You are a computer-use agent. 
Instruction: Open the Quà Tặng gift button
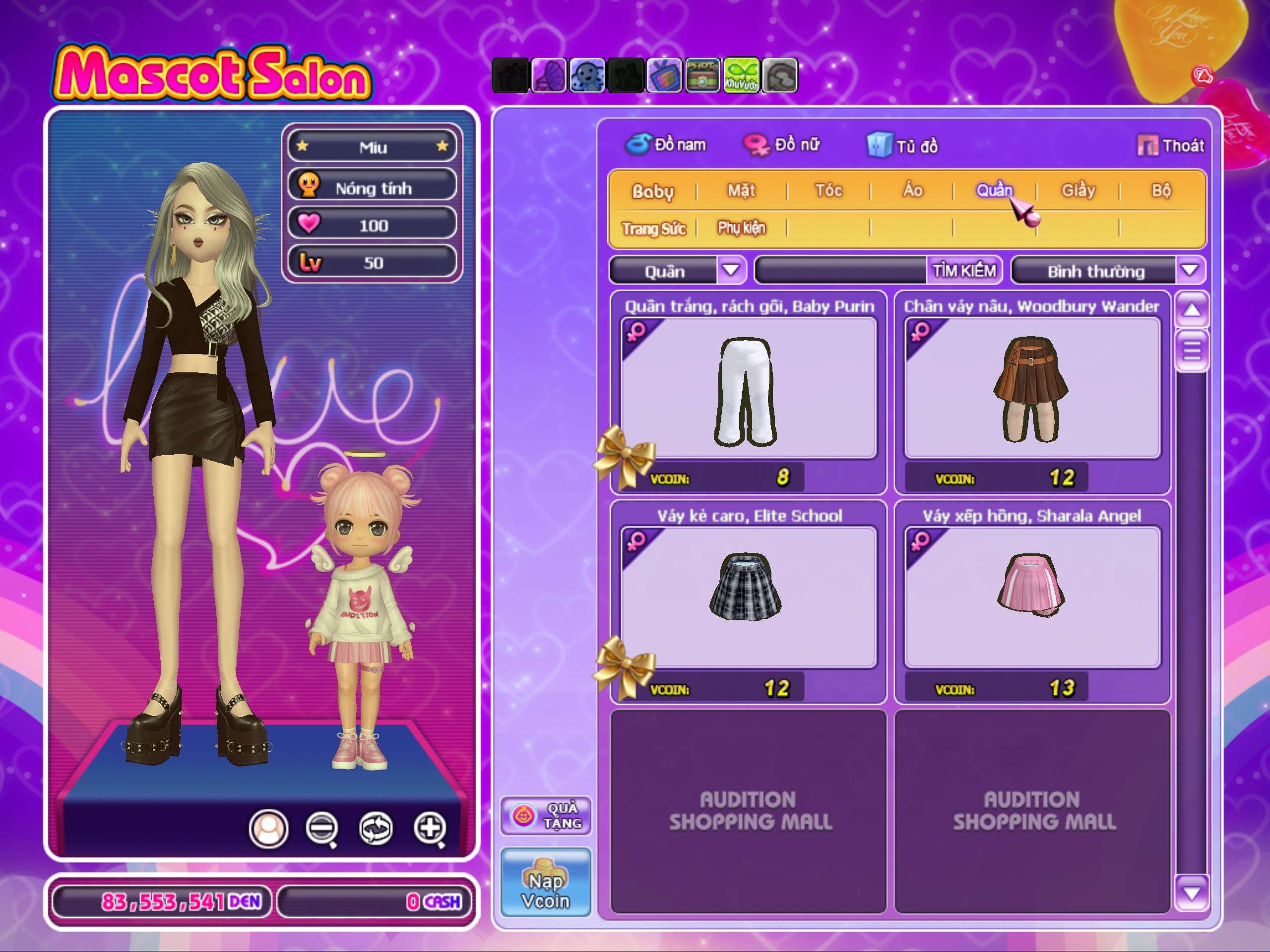pos(545,816)
